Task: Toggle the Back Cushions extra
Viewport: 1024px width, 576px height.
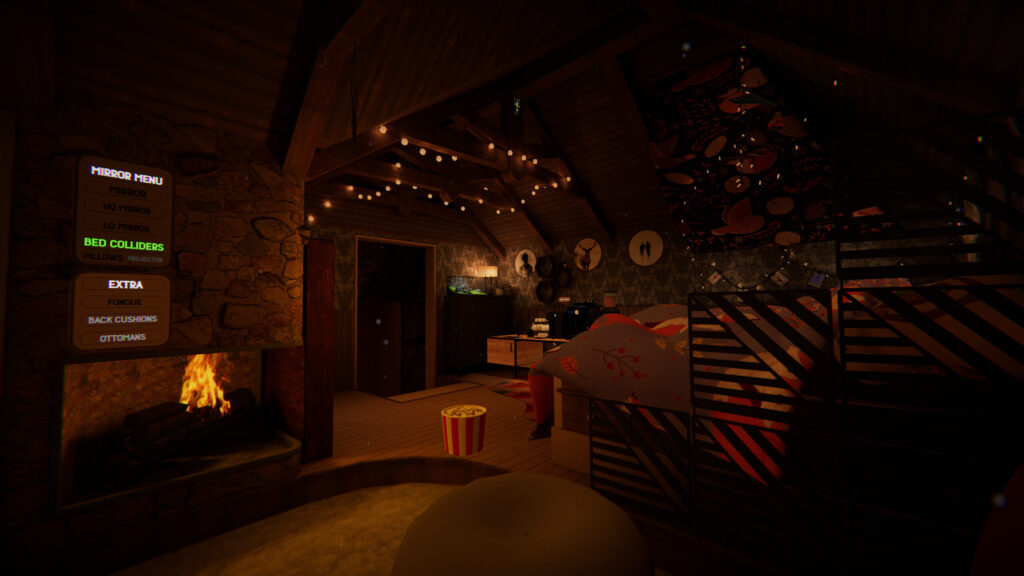Action: coord(122,319)
